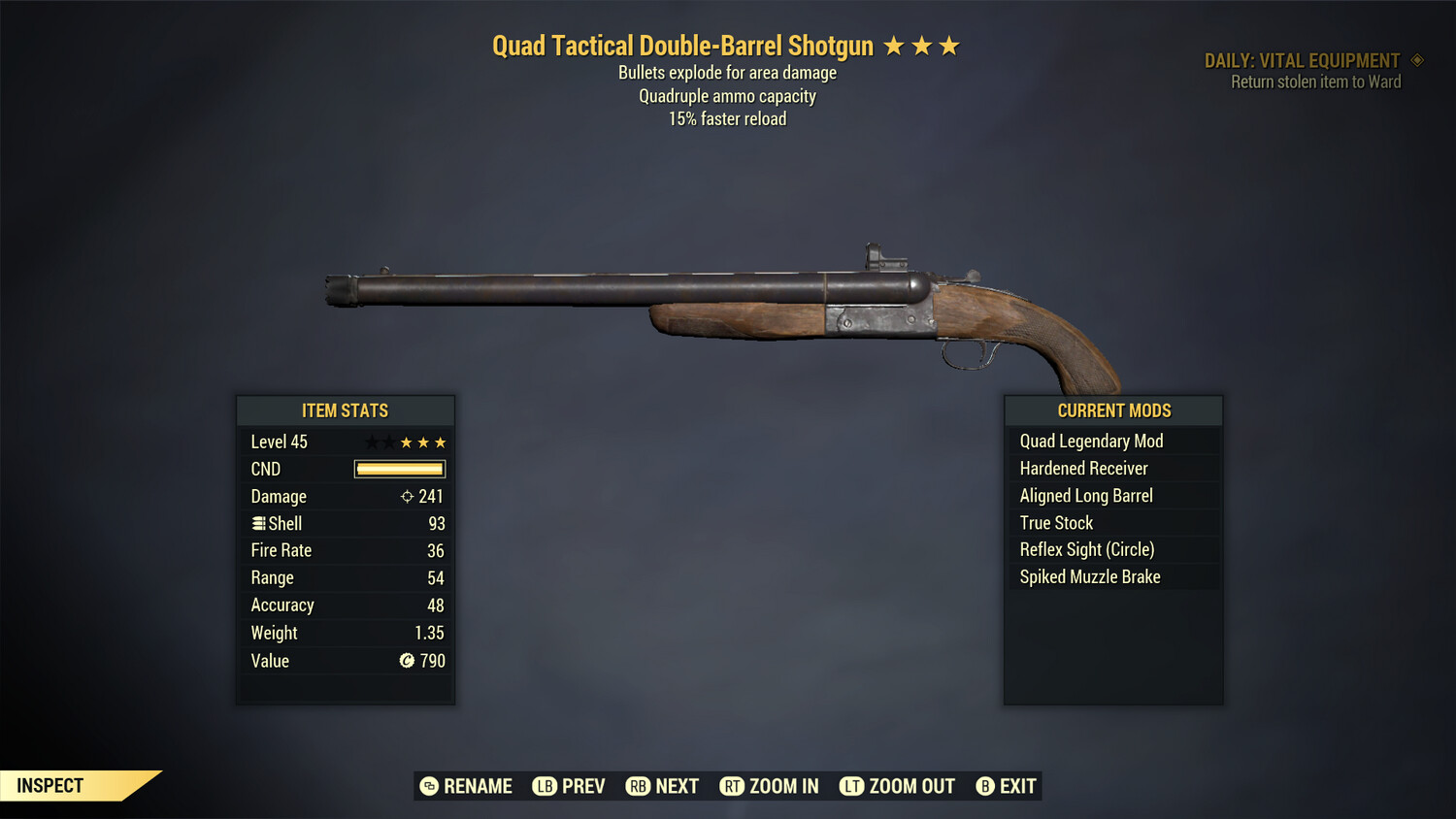The height and width of the screenshot is (819, 1456).
Task: Select the ITEM STATS panel header
Action: click(346, 410)
